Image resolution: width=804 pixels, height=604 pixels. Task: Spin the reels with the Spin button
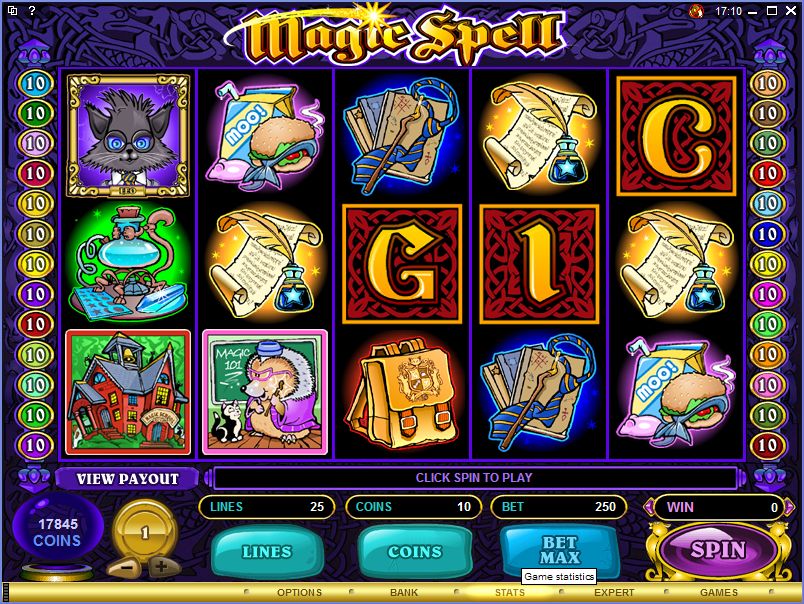(x=717, y=549)
